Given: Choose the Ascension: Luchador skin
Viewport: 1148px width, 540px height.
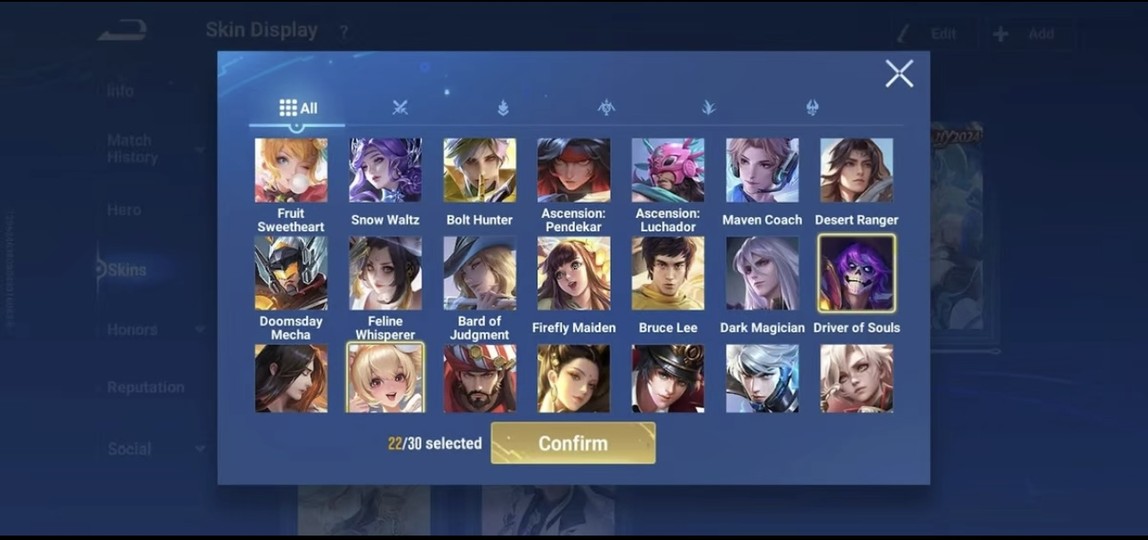Looking at the screenshot, I should (668, 171).
